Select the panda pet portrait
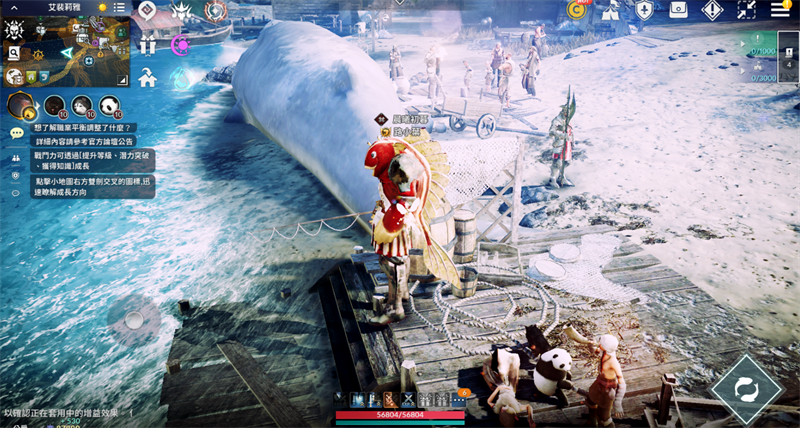 110,105
